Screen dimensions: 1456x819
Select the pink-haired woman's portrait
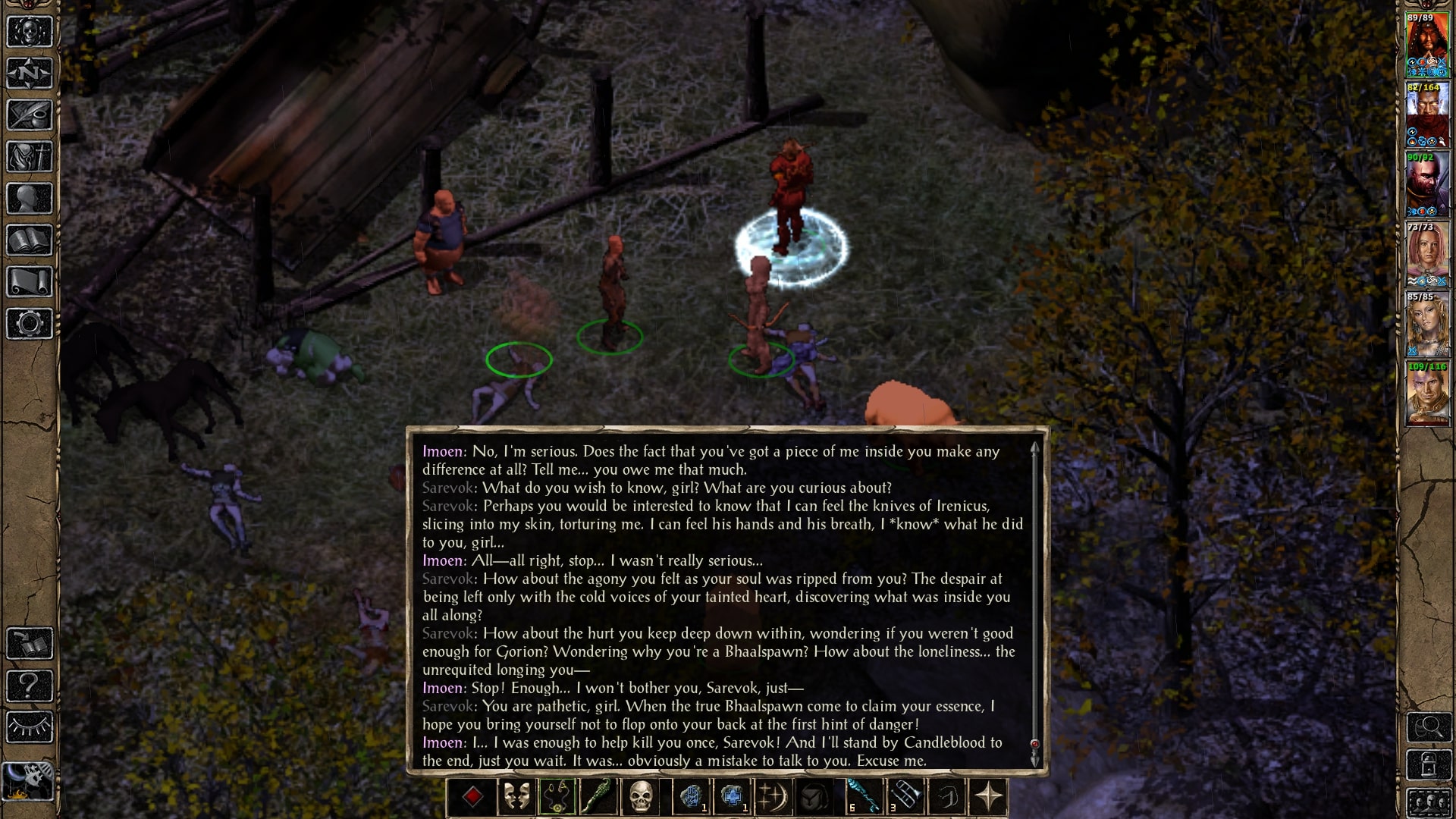click(x=1427, y=254)
